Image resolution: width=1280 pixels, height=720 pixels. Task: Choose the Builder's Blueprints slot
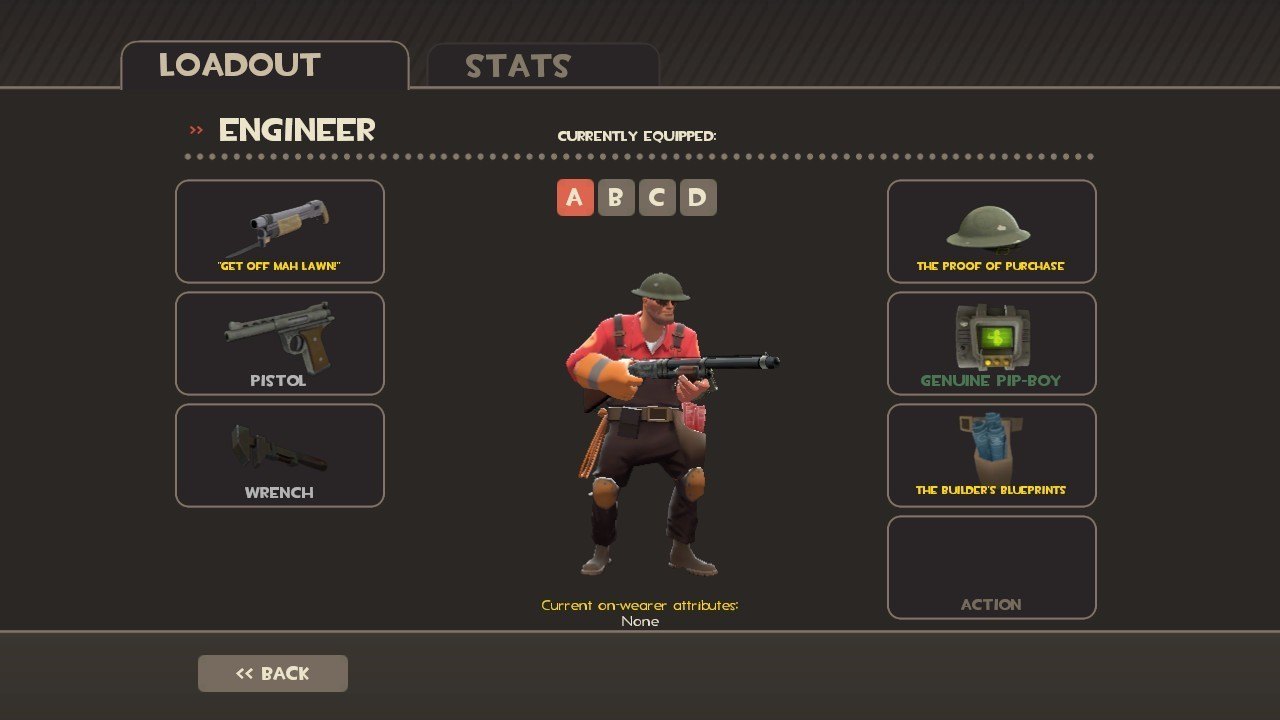coord(991,456)
